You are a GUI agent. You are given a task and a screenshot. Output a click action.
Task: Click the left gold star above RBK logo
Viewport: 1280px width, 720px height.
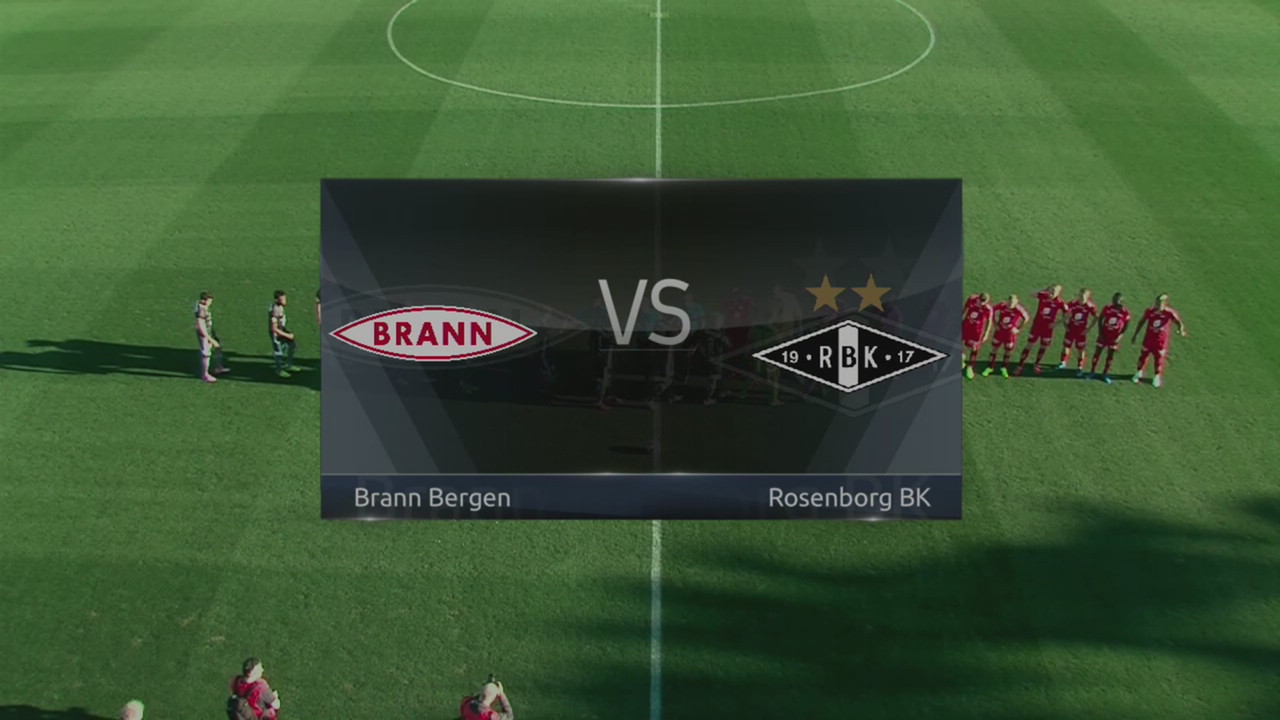(x=826, y=293)
